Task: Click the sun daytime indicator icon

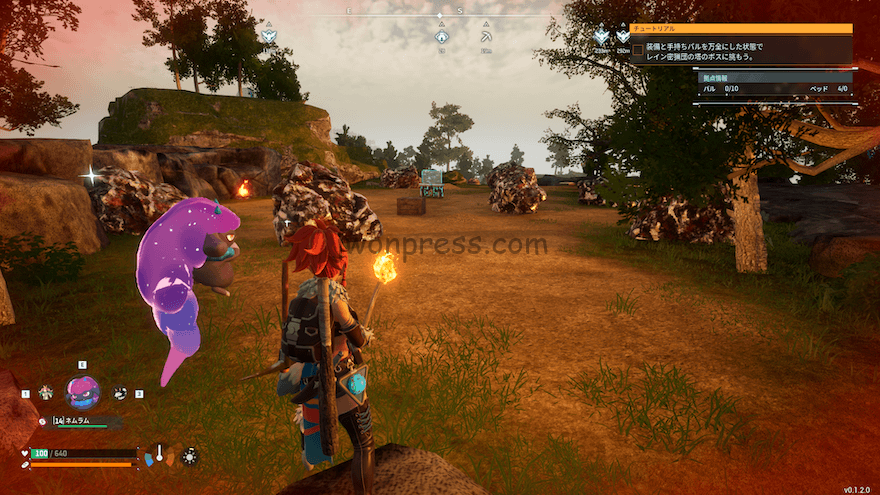Action: [x=189, y=456]
